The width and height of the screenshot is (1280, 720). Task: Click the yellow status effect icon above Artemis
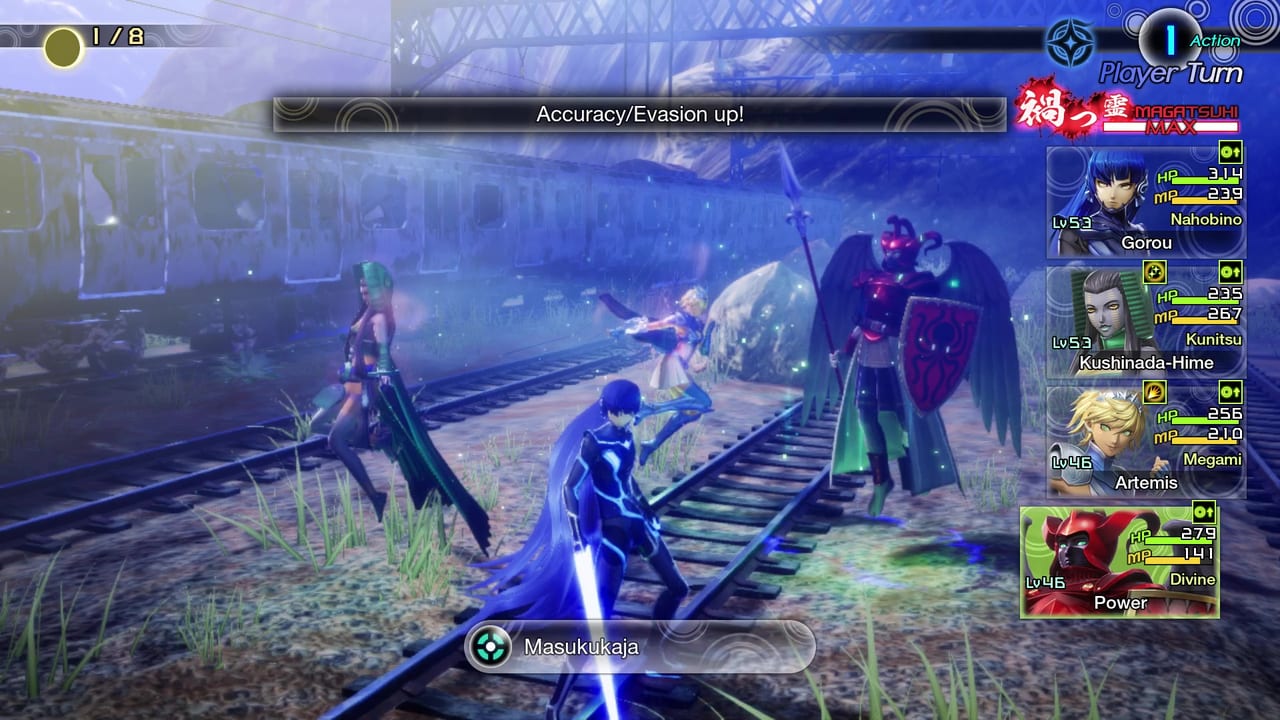point(1156,393)
